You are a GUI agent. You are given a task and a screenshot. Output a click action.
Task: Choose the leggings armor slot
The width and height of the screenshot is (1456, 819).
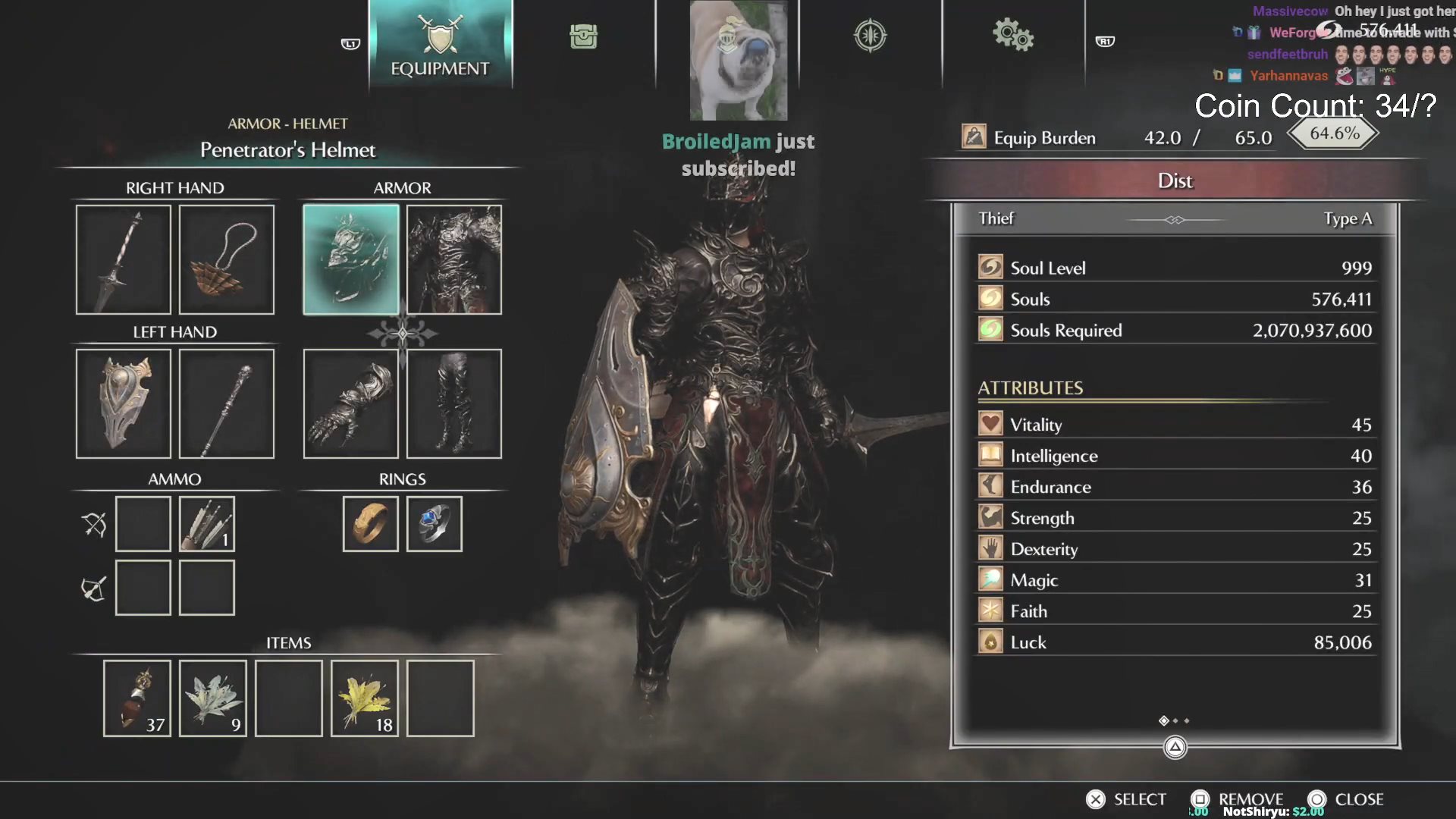(453, 403)
